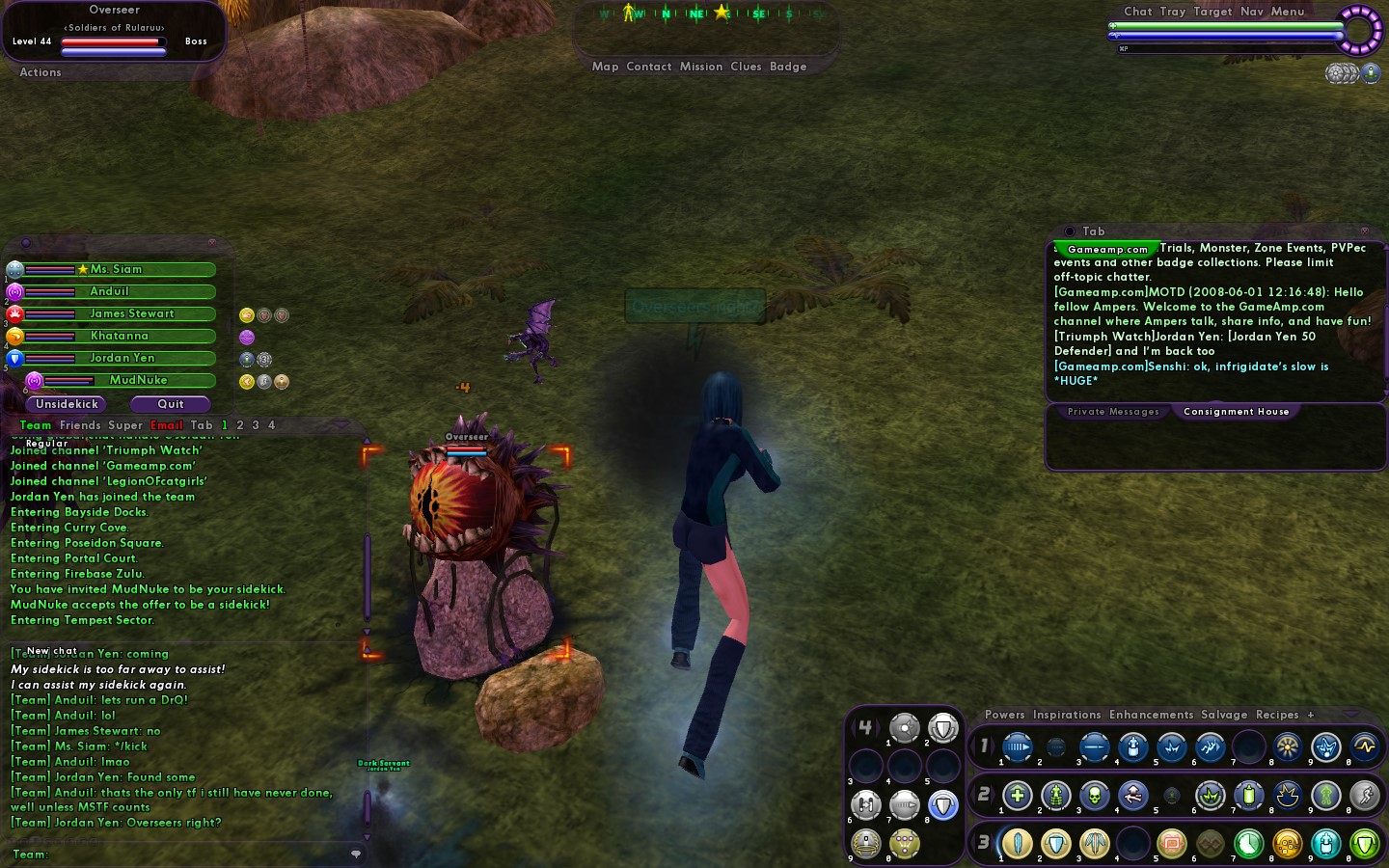Open the Map window
The width and height of the screenshot is (1389, 868).
pyautogui.click(x=605, y=67)
